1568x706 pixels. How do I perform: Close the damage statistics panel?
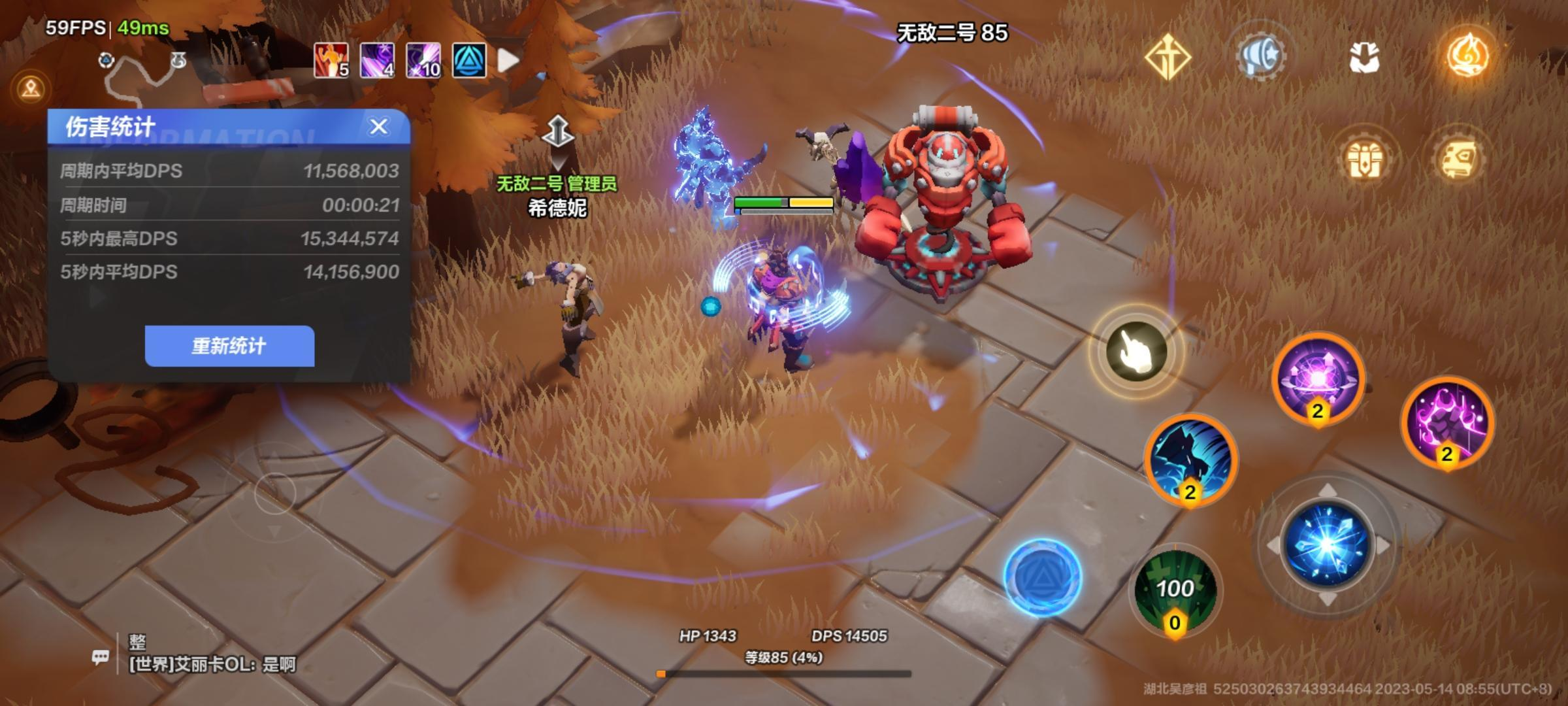pos(379,127)
